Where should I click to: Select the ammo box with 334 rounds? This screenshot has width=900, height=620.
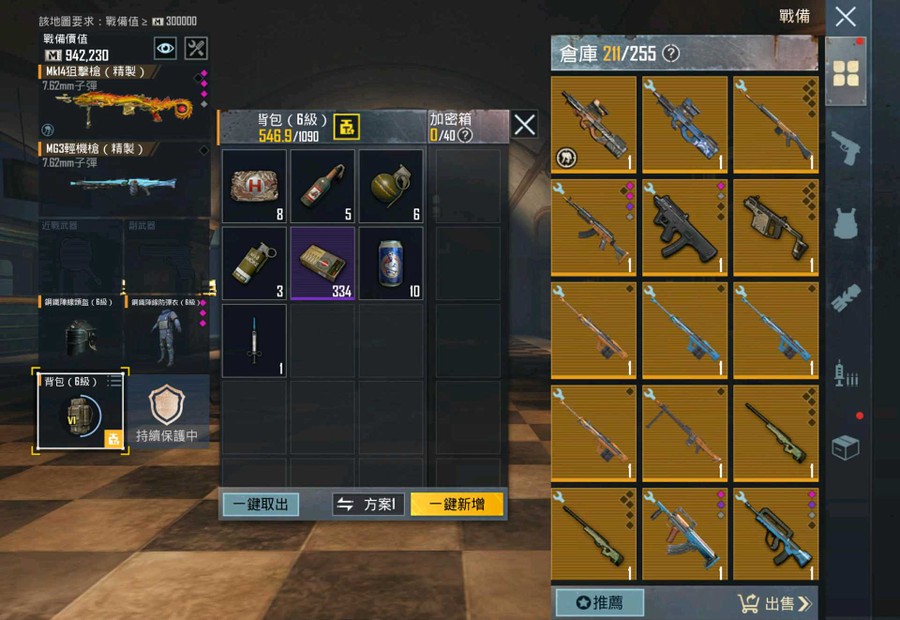coord(323,263)
